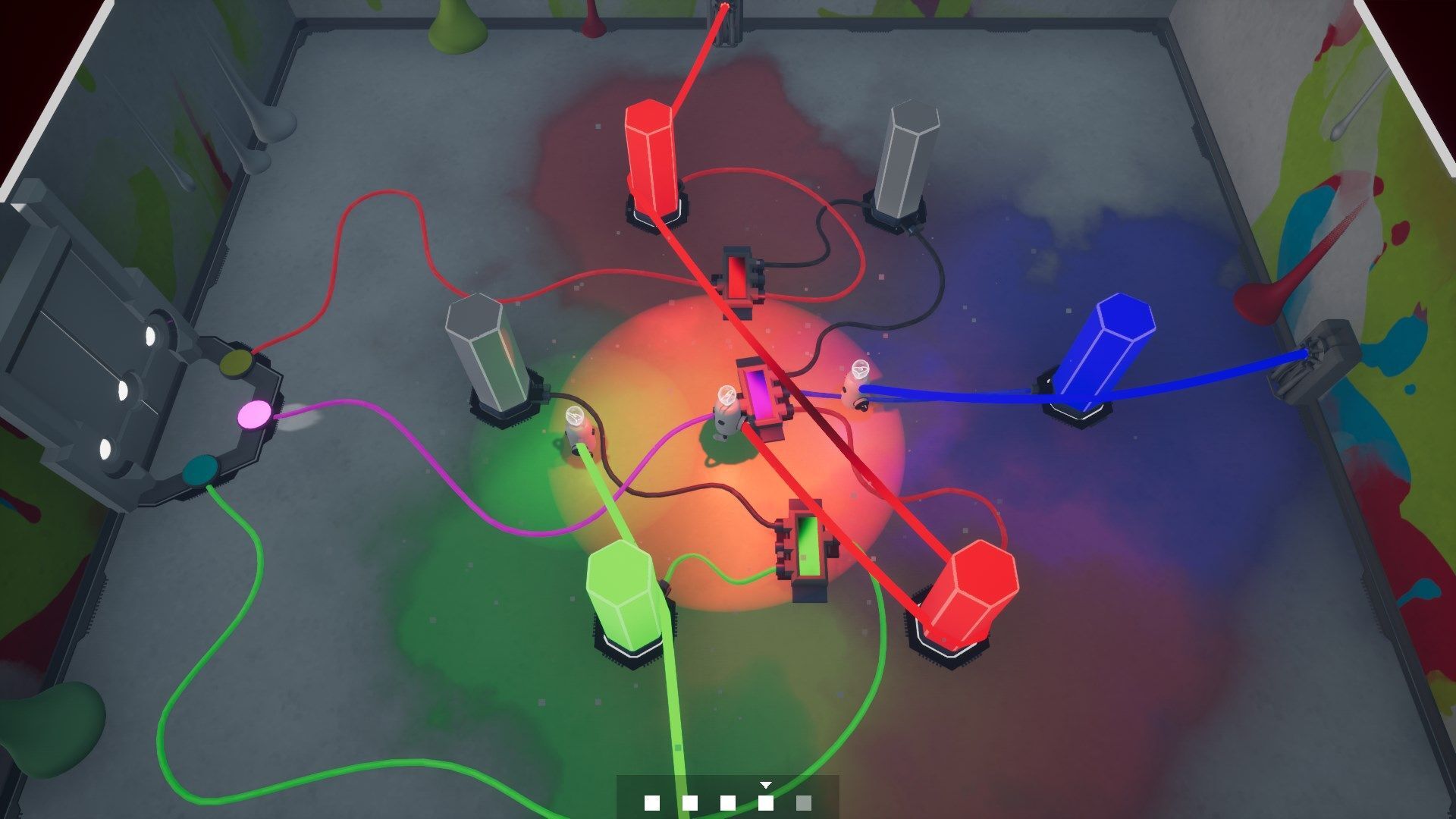Toggle the olive paint port on the left machine
The width and height of the screenshot is (1456, 819).
click(x=235, y=364)
